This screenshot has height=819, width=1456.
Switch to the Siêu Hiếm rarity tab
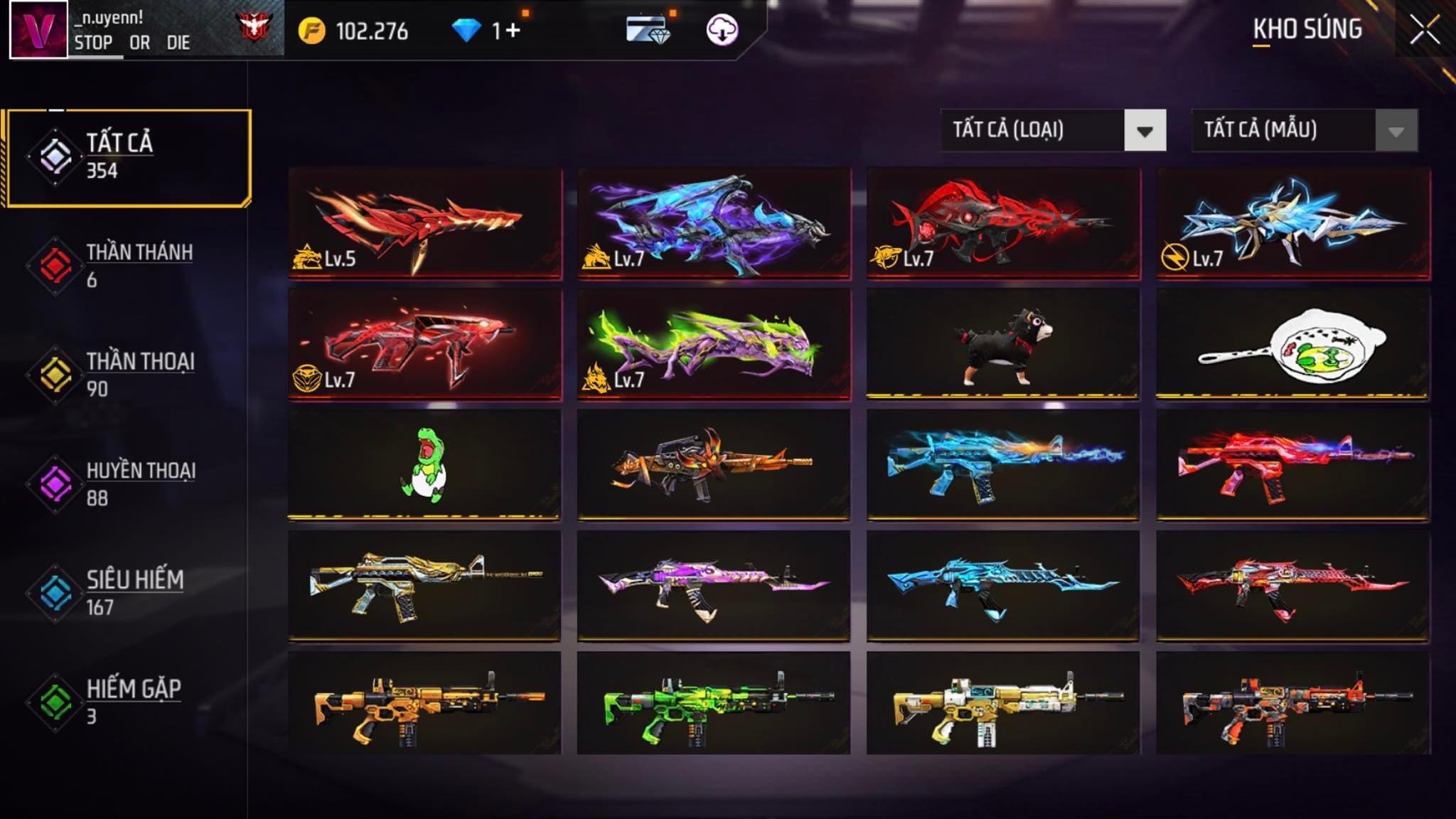[128, 593]
